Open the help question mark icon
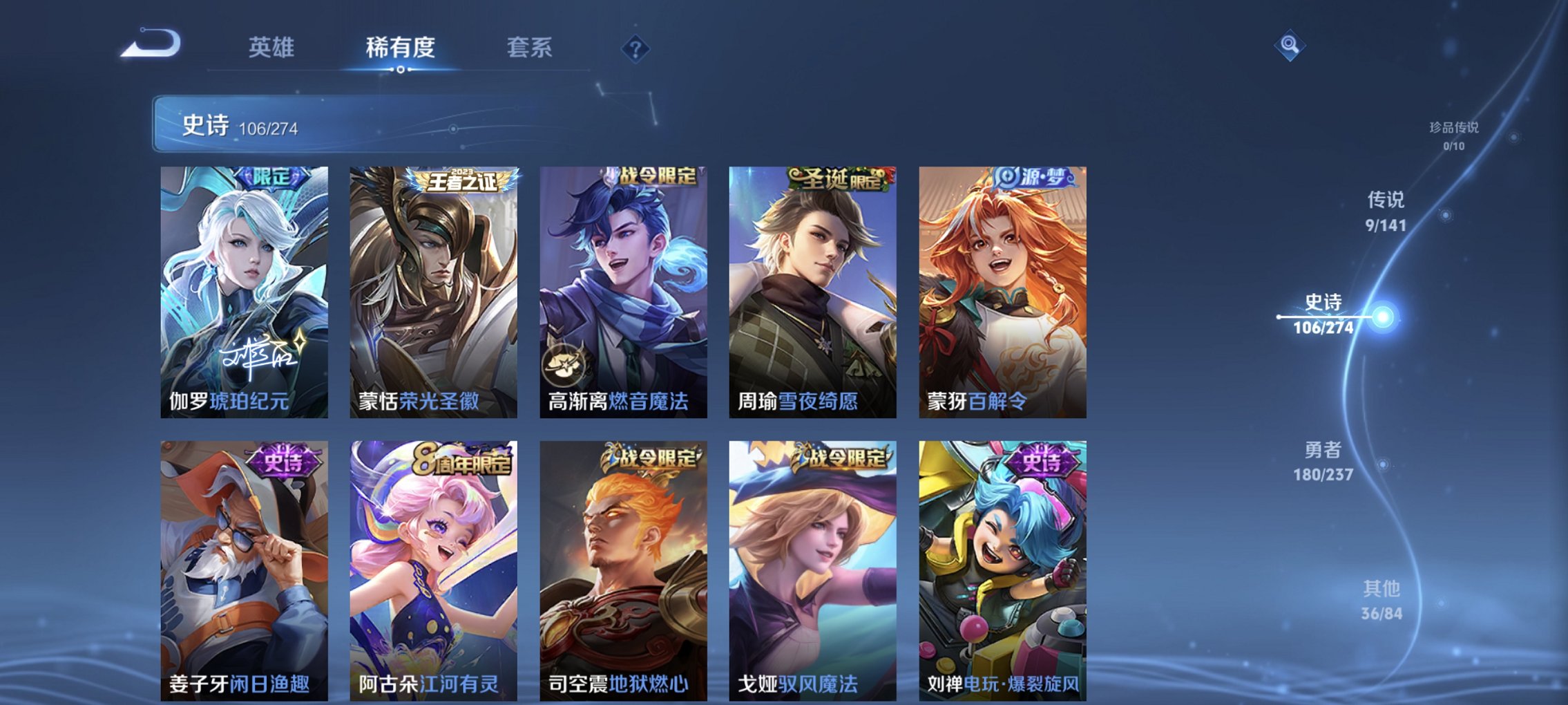Image resolution: width=1568 pixels, height=705 pixels. [637, 48]
